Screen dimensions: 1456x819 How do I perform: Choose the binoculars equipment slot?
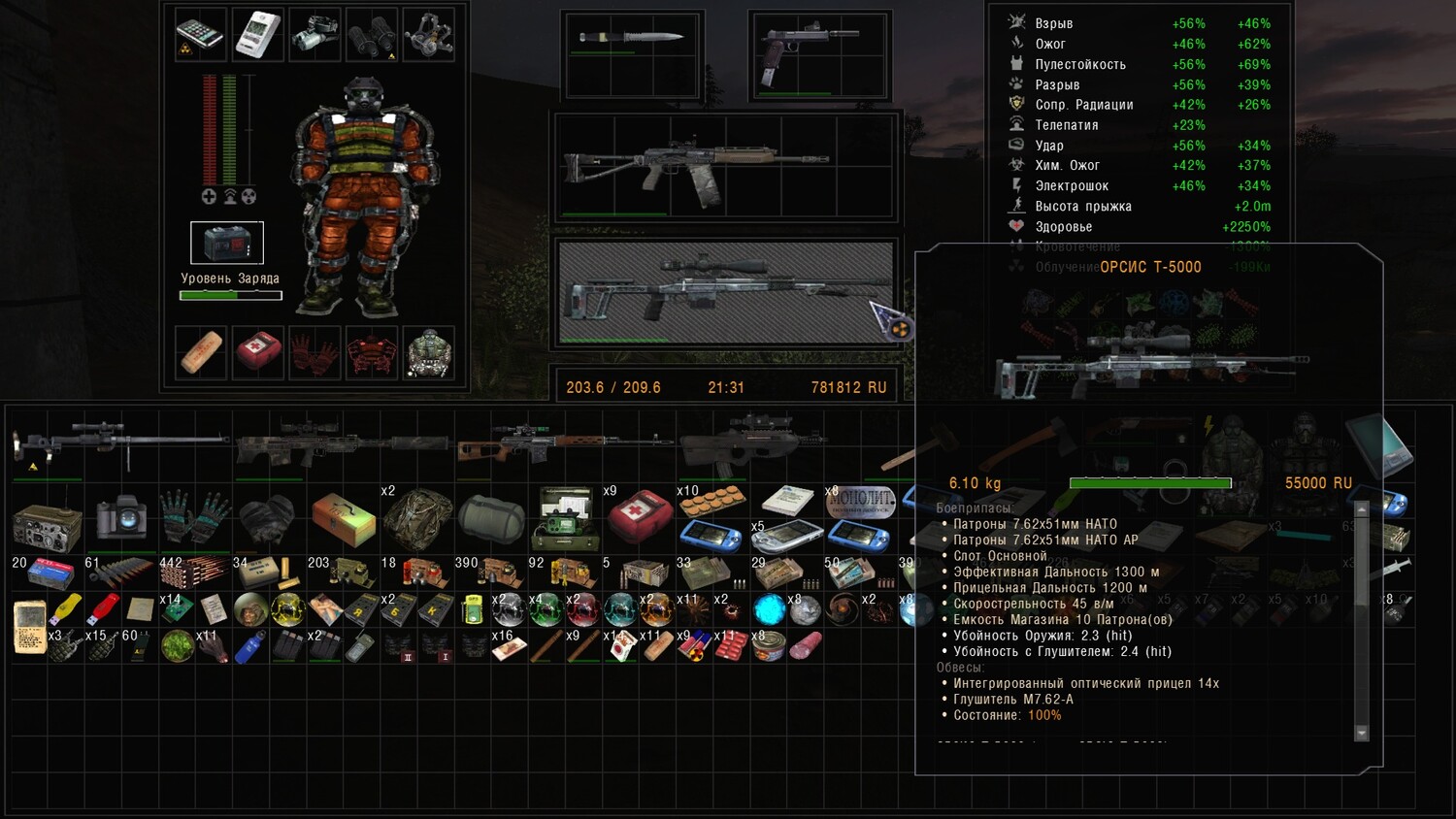372,34
